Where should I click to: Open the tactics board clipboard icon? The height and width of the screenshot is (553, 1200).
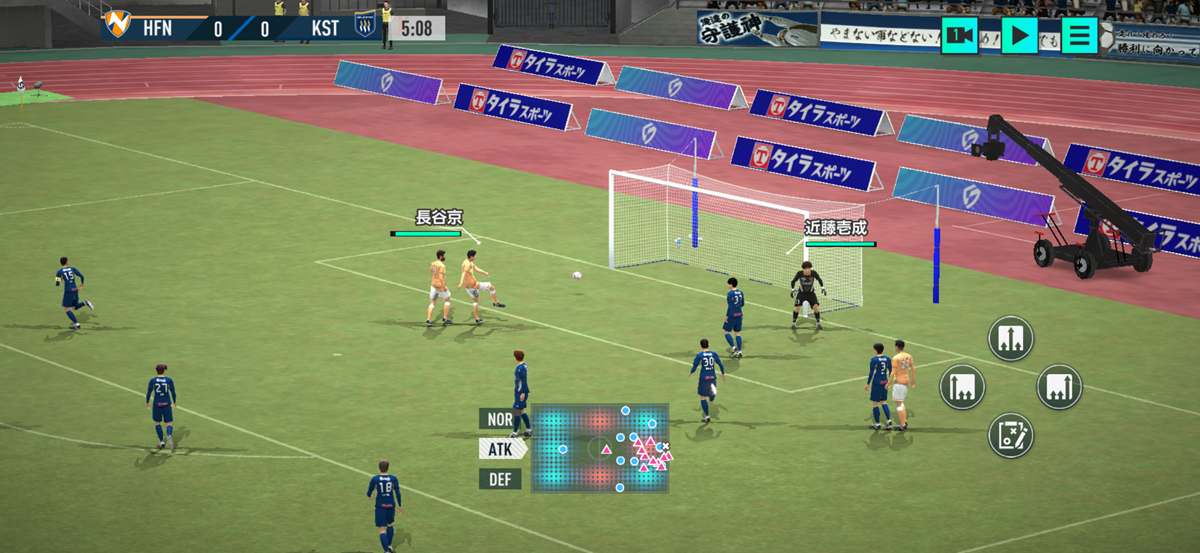(x=1011, y=435)
